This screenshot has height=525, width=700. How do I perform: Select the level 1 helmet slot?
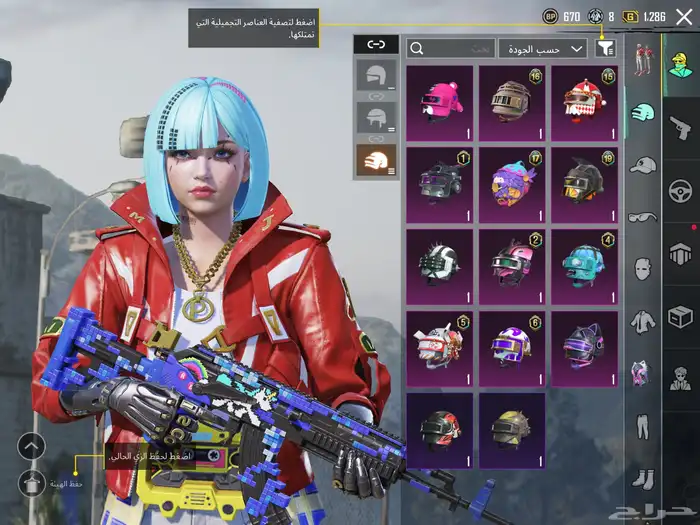pyautogui.click(x=376, y=74)
